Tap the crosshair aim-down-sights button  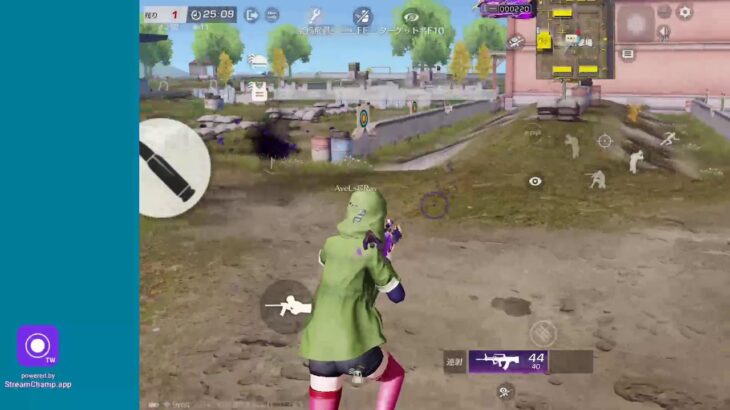[605, 141]
